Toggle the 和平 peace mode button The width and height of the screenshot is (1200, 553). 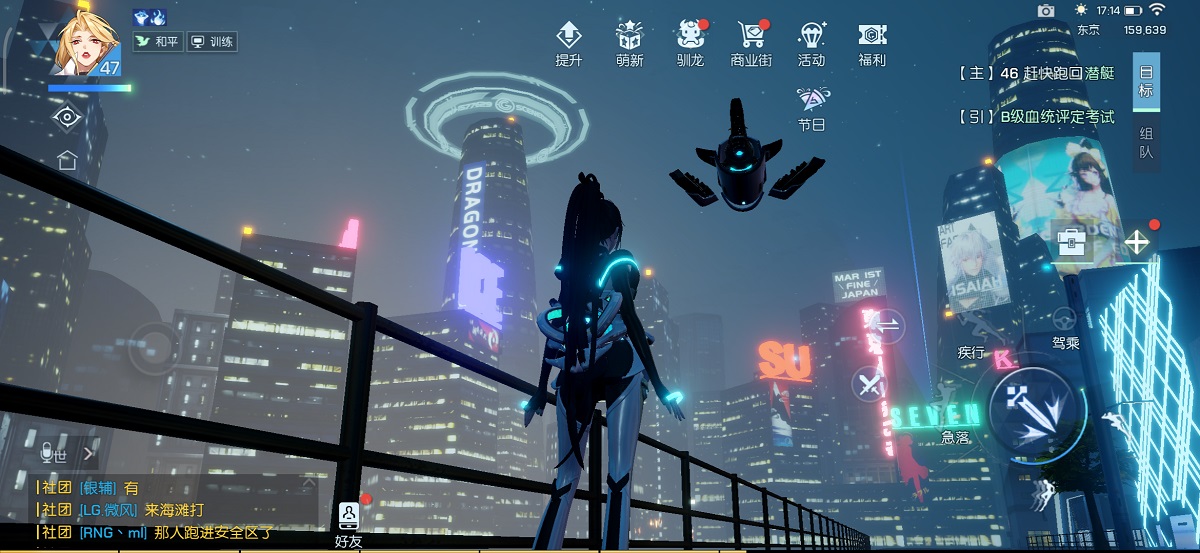tap(158, 43)
